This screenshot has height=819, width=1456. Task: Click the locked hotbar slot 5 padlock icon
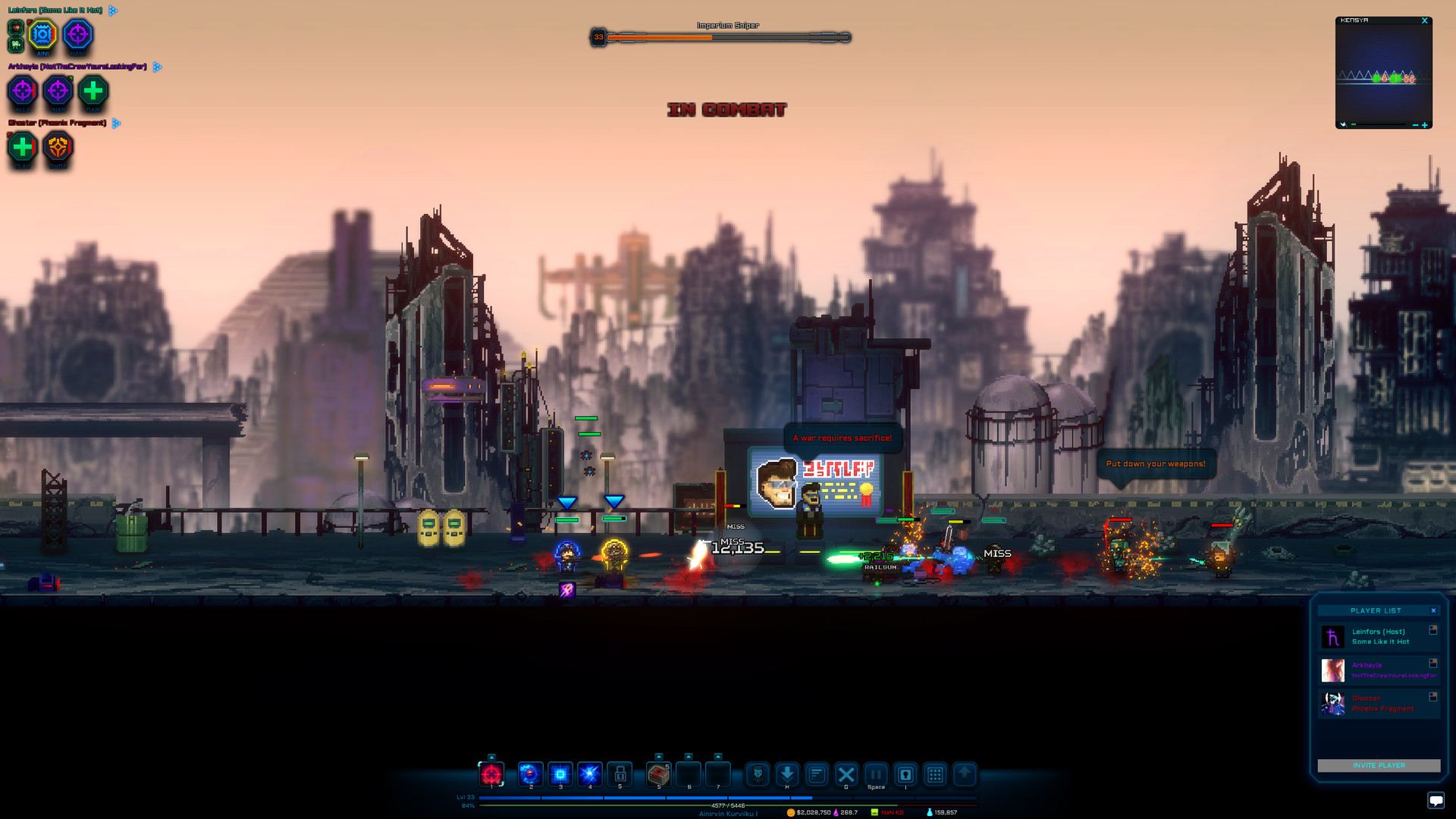[620, 774]
